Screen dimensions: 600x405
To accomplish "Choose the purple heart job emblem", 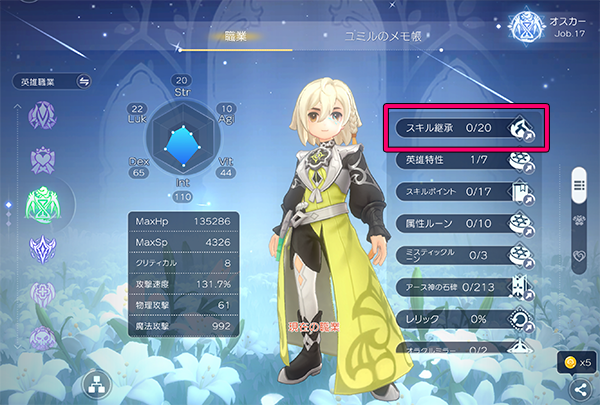I will point(44,158).
